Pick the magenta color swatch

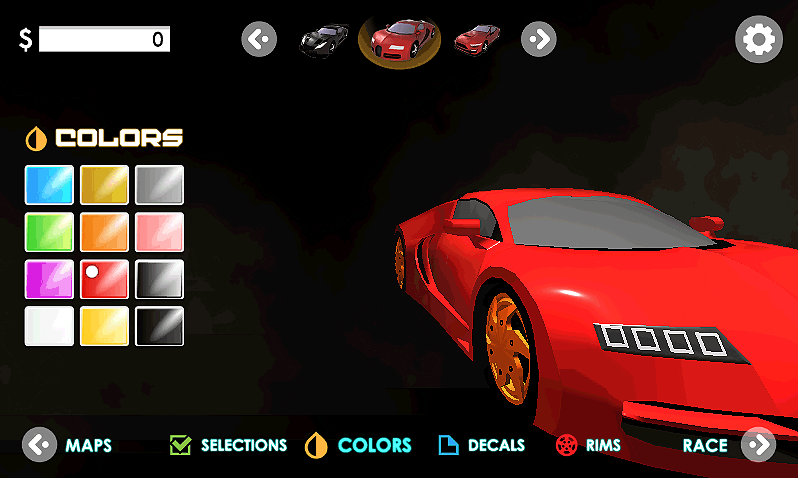tap(49, 279)
